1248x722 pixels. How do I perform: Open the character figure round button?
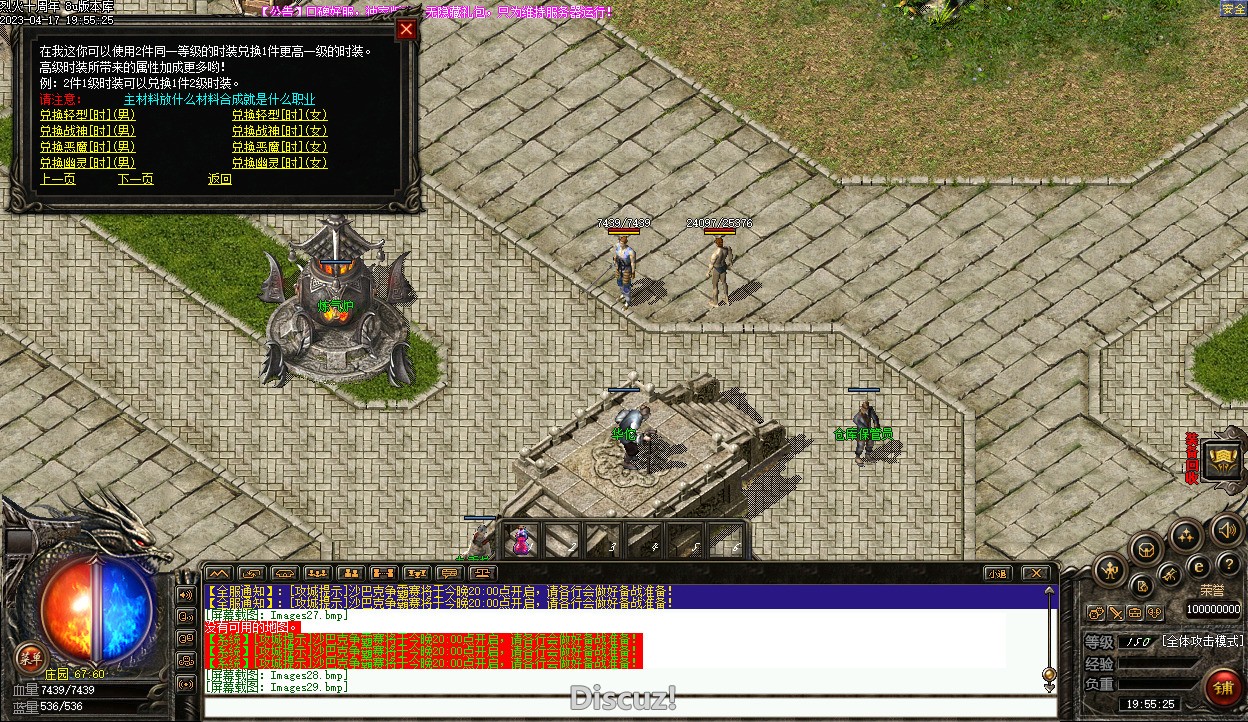click(1110, 571)
